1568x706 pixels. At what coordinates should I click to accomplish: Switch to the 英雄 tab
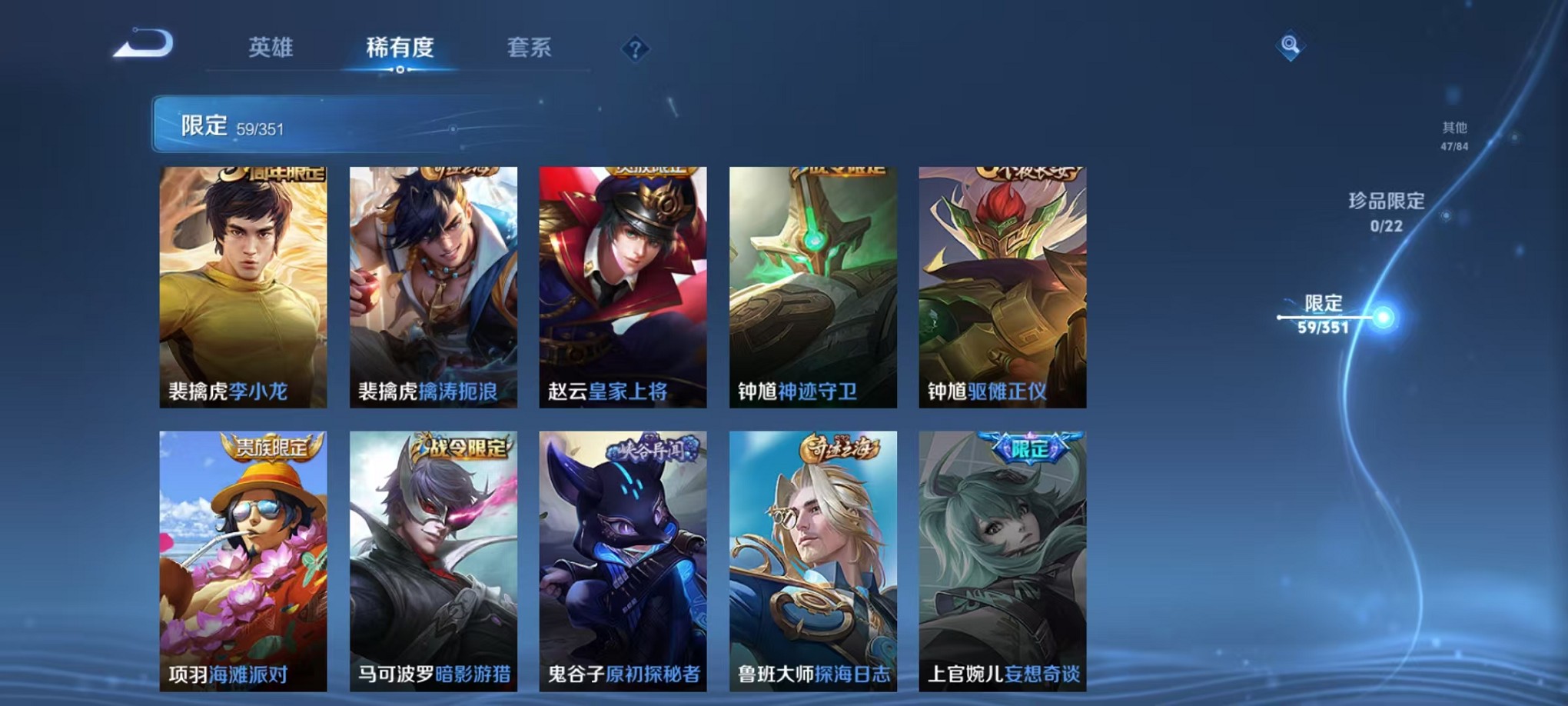click(267, 48)
